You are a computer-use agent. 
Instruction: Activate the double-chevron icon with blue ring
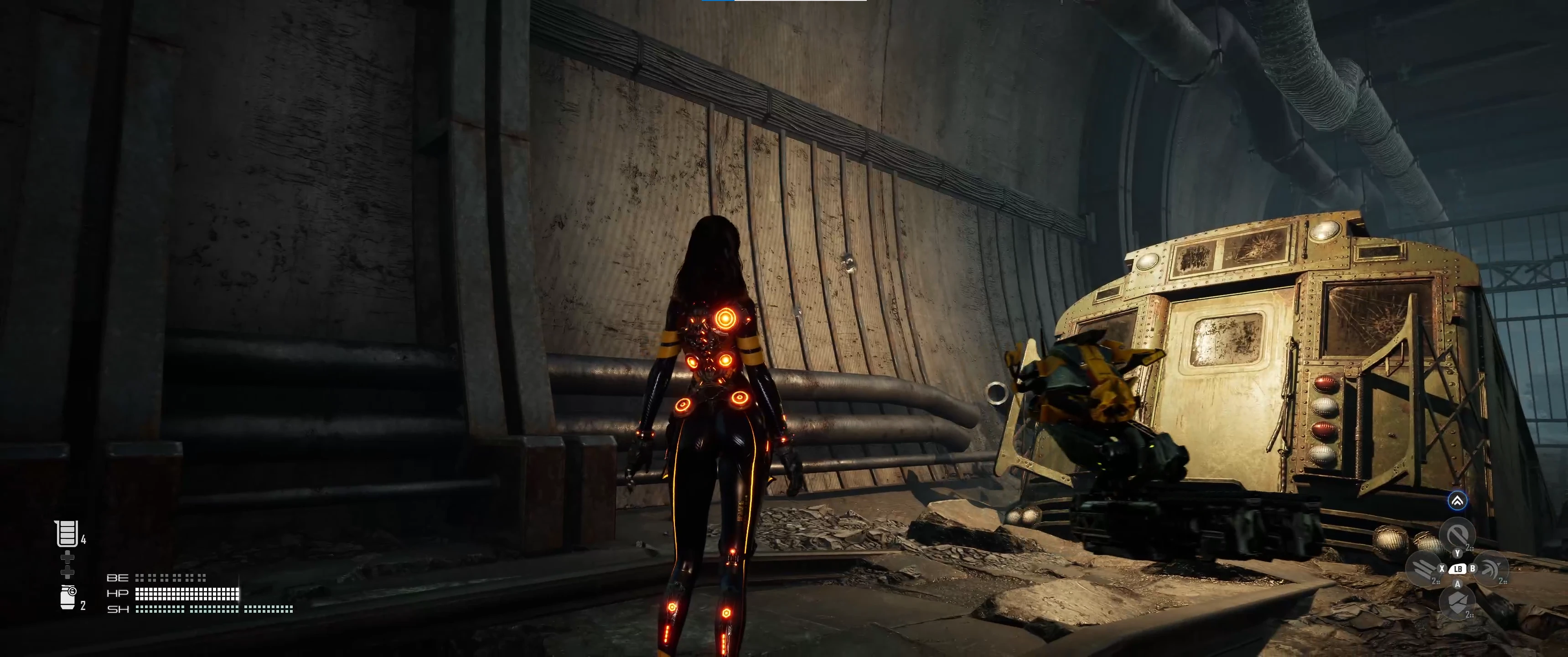tap(1457, 501)
